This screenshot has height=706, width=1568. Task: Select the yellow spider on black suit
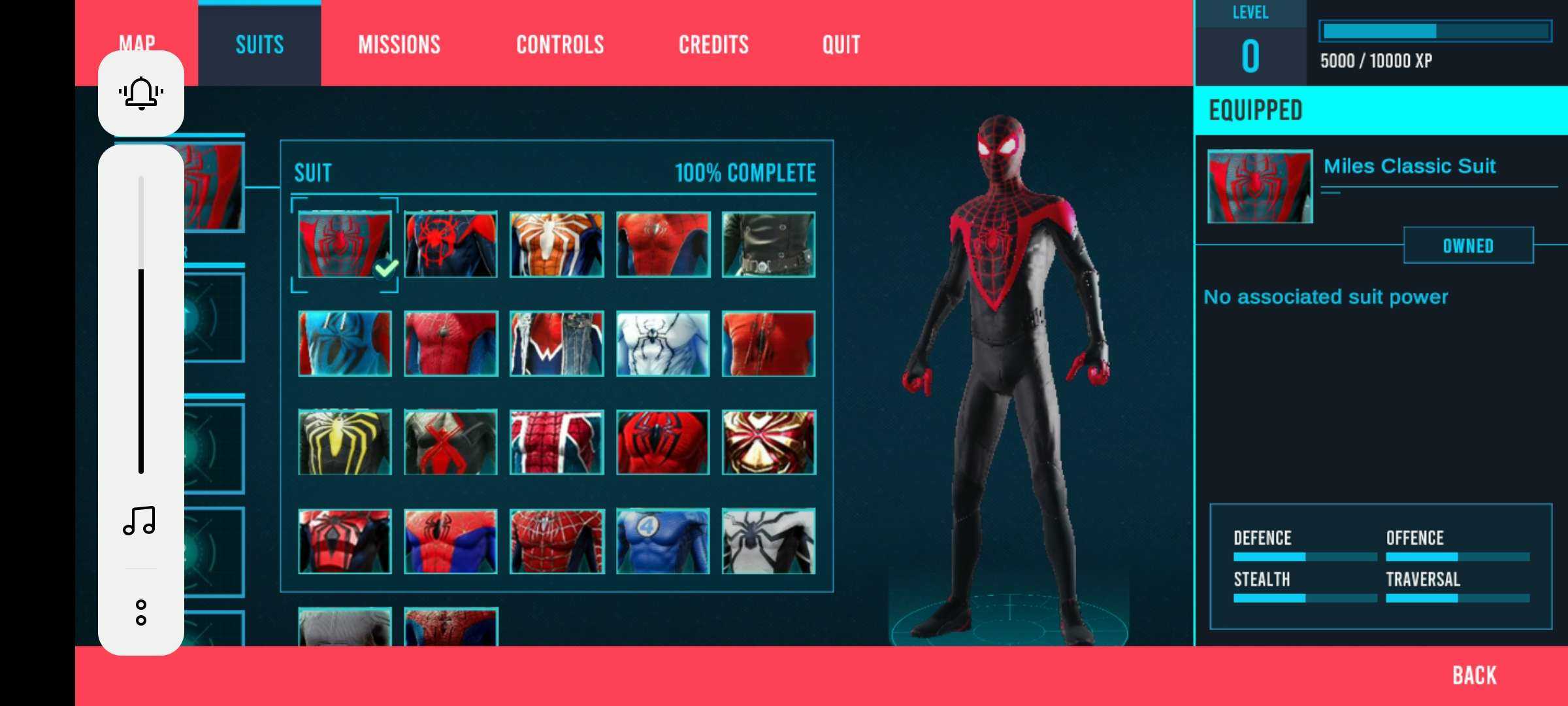pos(344,442)
